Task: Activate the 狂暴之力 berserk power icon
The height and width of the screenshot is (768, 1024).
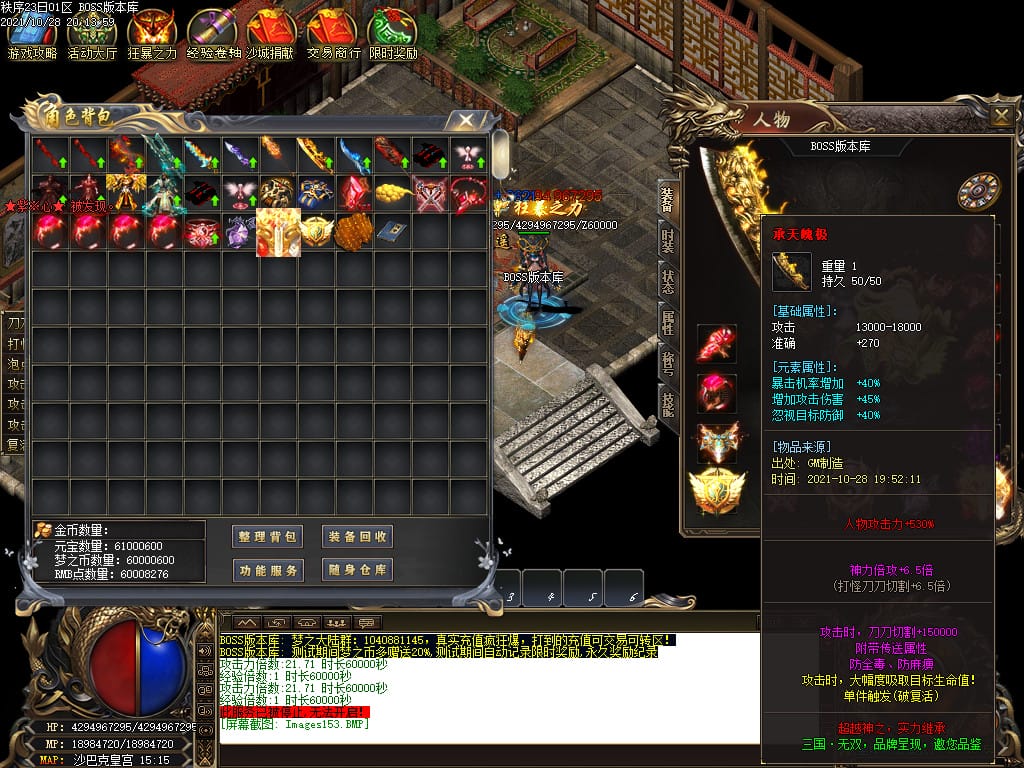Action: point(151,34)
